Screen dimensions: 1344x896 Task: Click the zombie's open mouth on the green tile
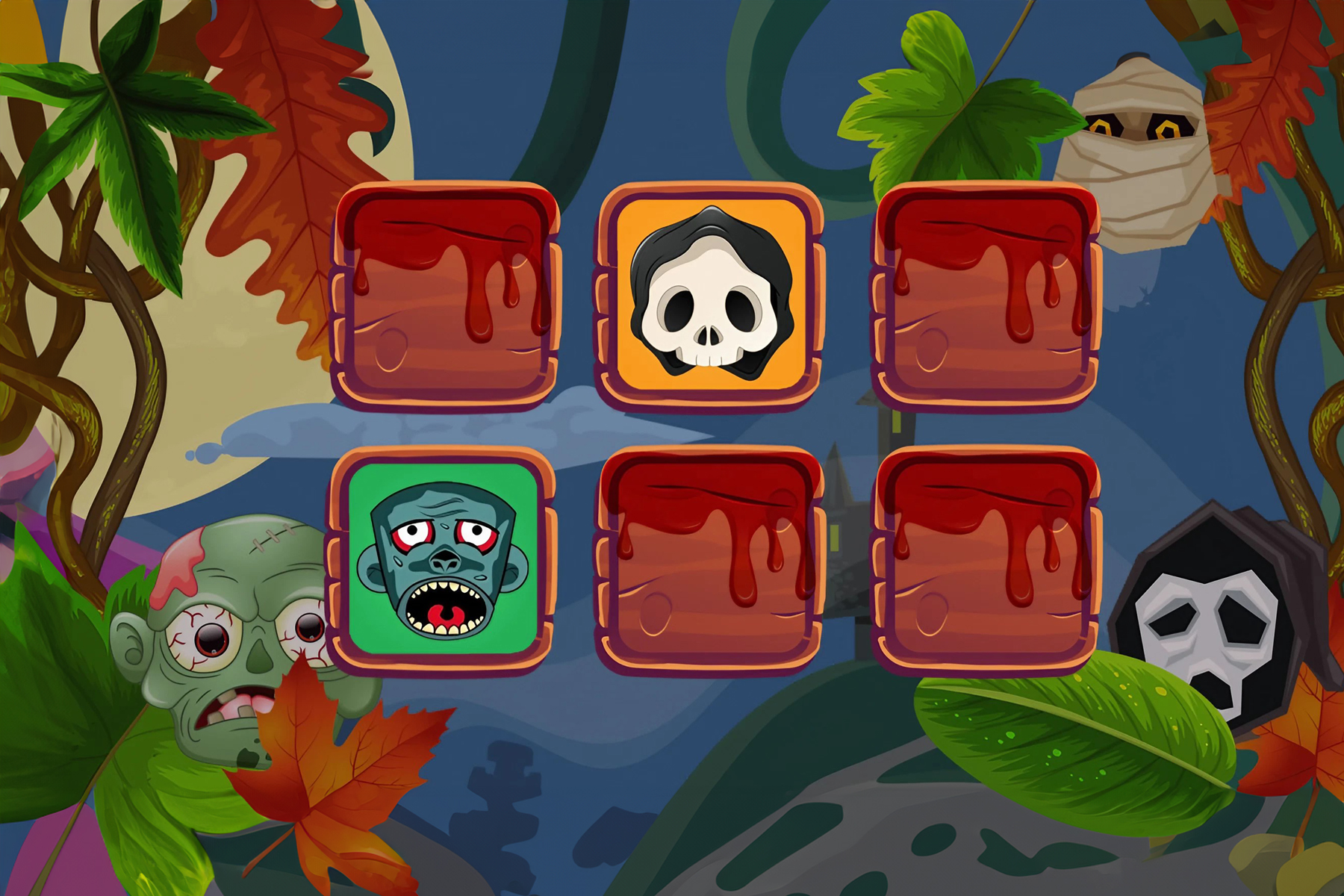(444, 609)
